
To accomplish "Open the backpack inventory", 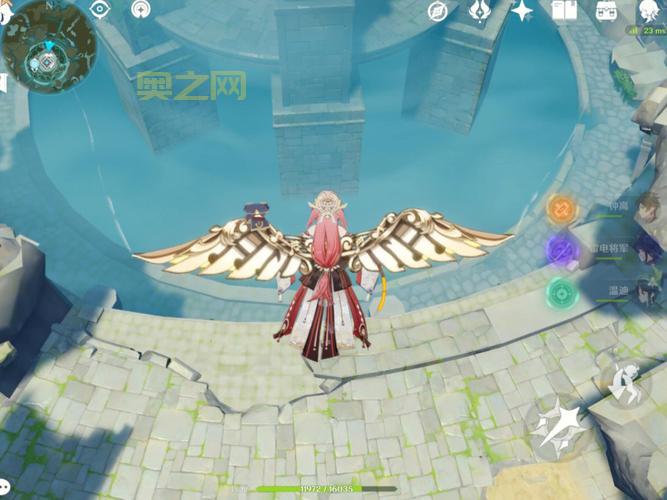I will coord(606,11).
